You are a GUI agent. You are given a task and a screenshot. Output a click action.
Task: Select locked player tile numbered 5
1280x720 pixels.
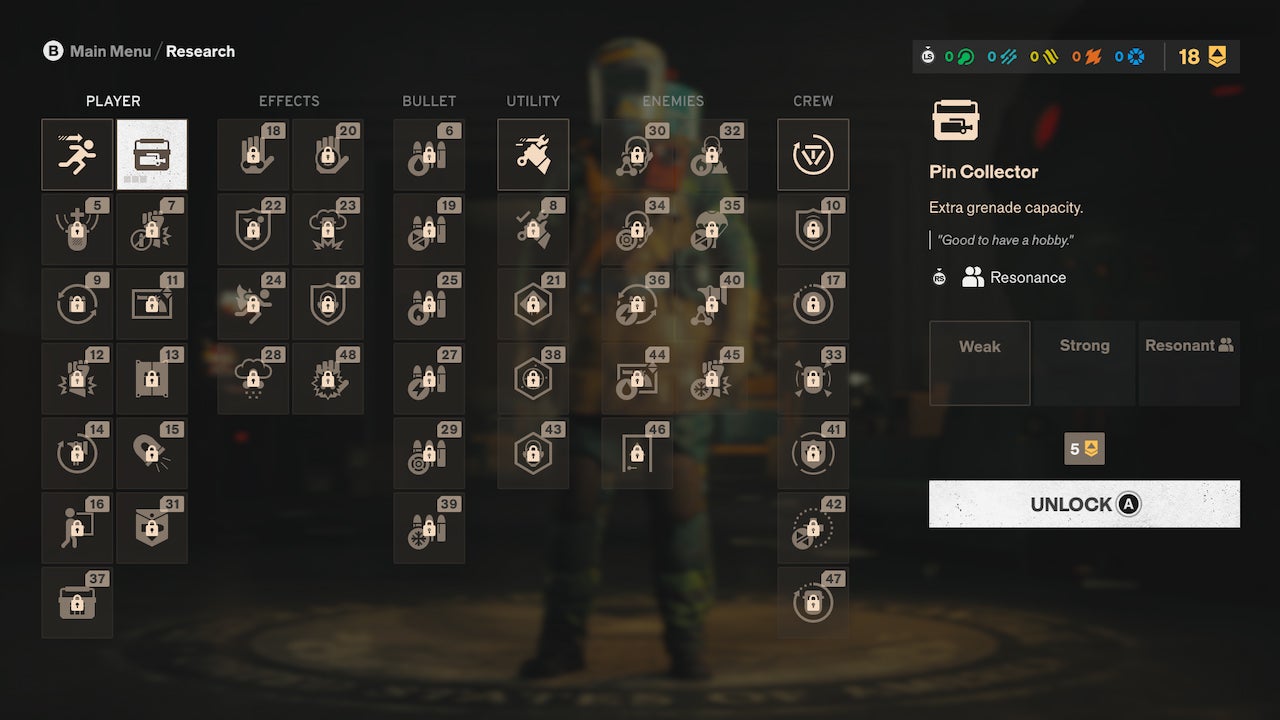click(x=77, y=229)
